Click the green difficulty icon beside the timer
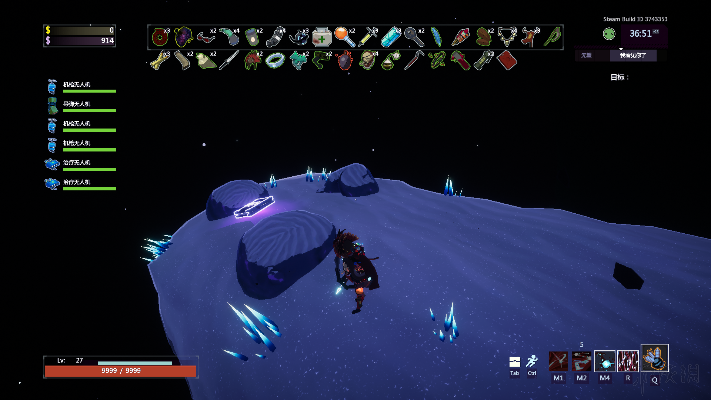Viewport: 711px width, 400px height. coord(608,33)
